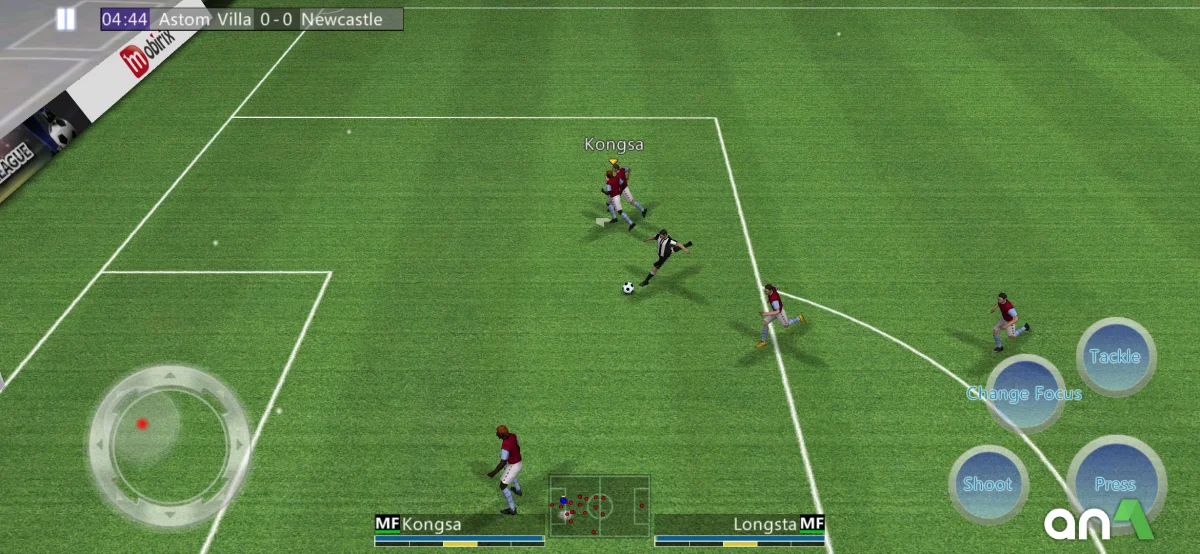1200x554 pixels.
Task: Hit the Shoot button
Action: (987, 484)
